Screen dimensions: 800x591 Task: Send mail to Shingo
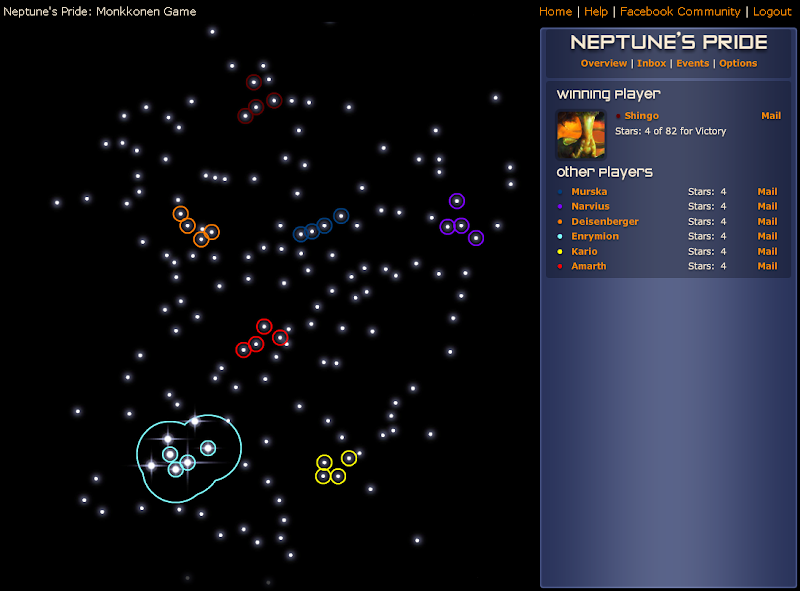[x=770, y=116]
